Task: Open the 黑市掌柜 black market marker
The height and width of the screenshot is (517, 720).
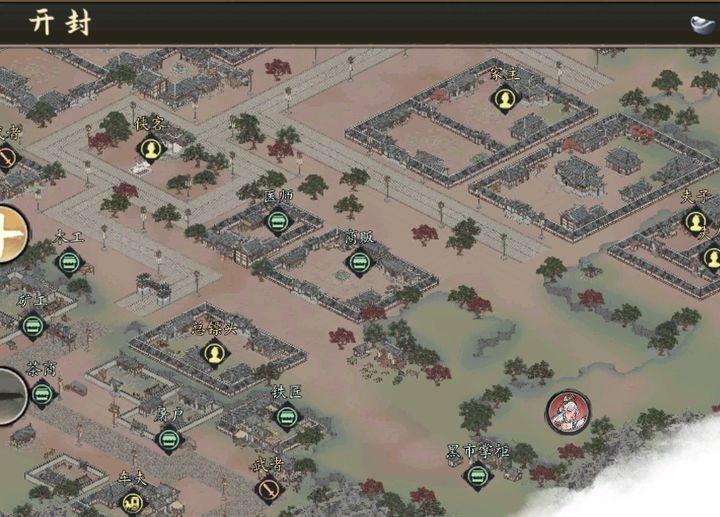Action: coord(478,476)
